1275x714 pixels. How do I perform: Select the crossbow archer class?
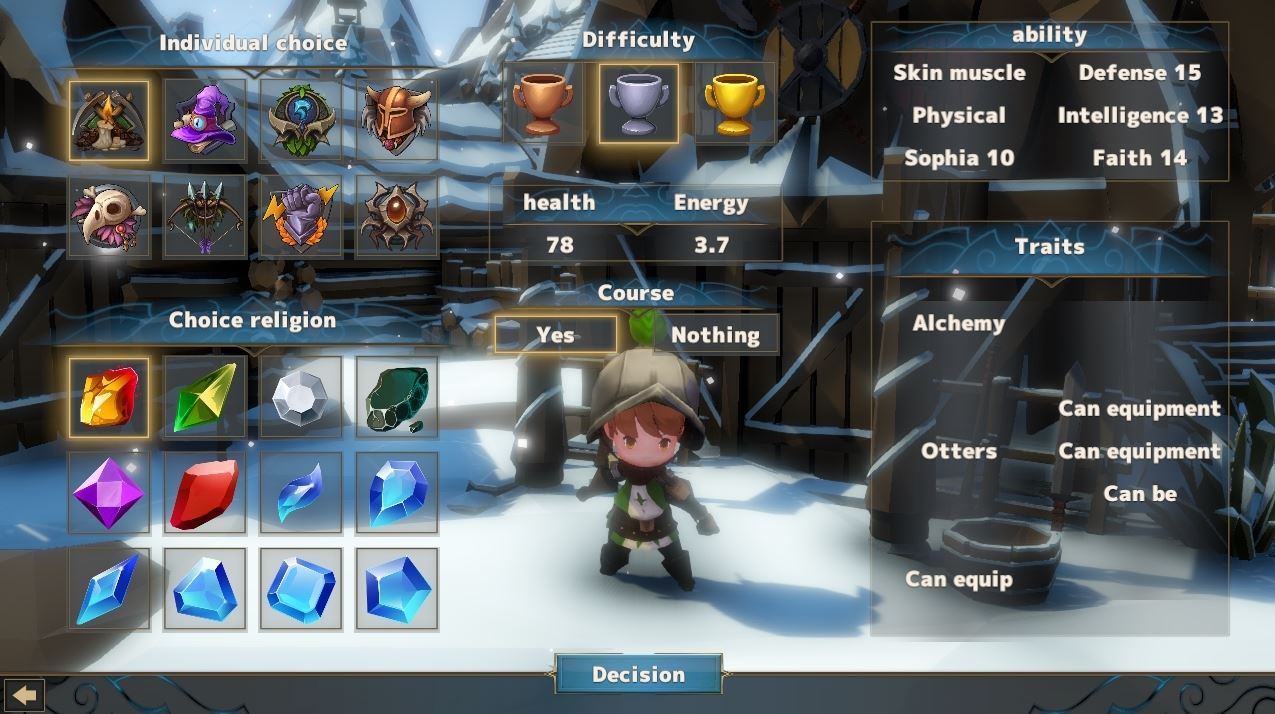205,215
